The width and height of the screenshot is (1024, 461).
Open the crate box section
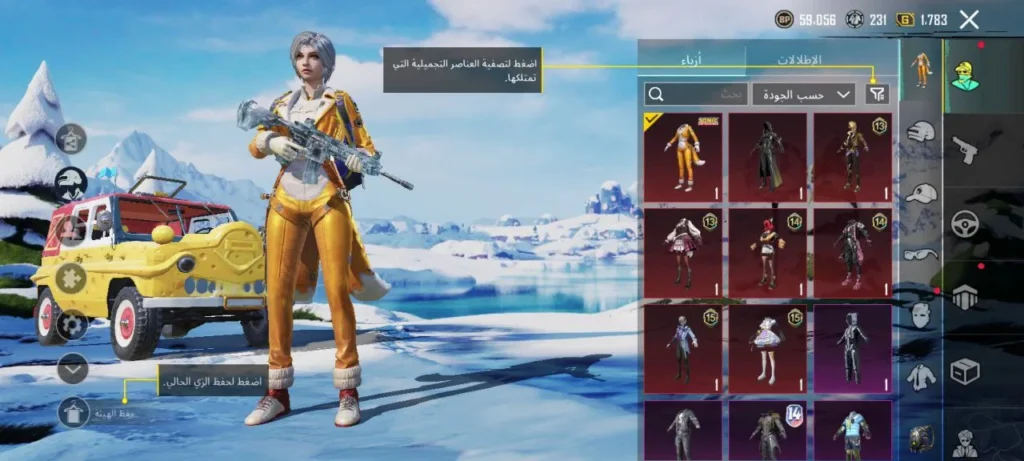[964, 372]
